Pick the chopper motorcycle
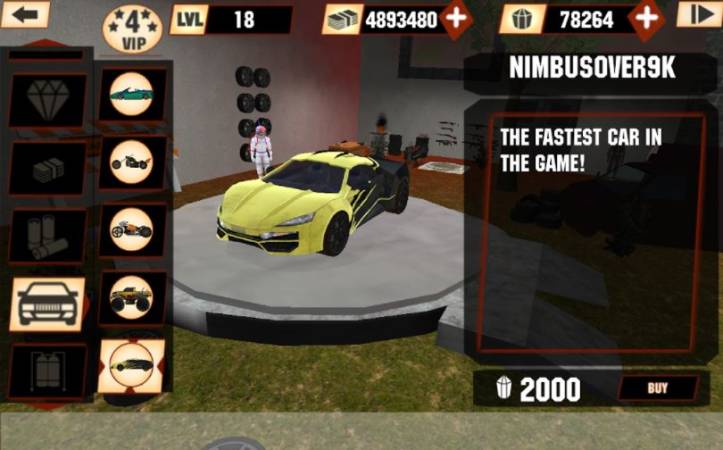Image resolution: width=723 pixels, height=450 pixels. coord(131,162)
